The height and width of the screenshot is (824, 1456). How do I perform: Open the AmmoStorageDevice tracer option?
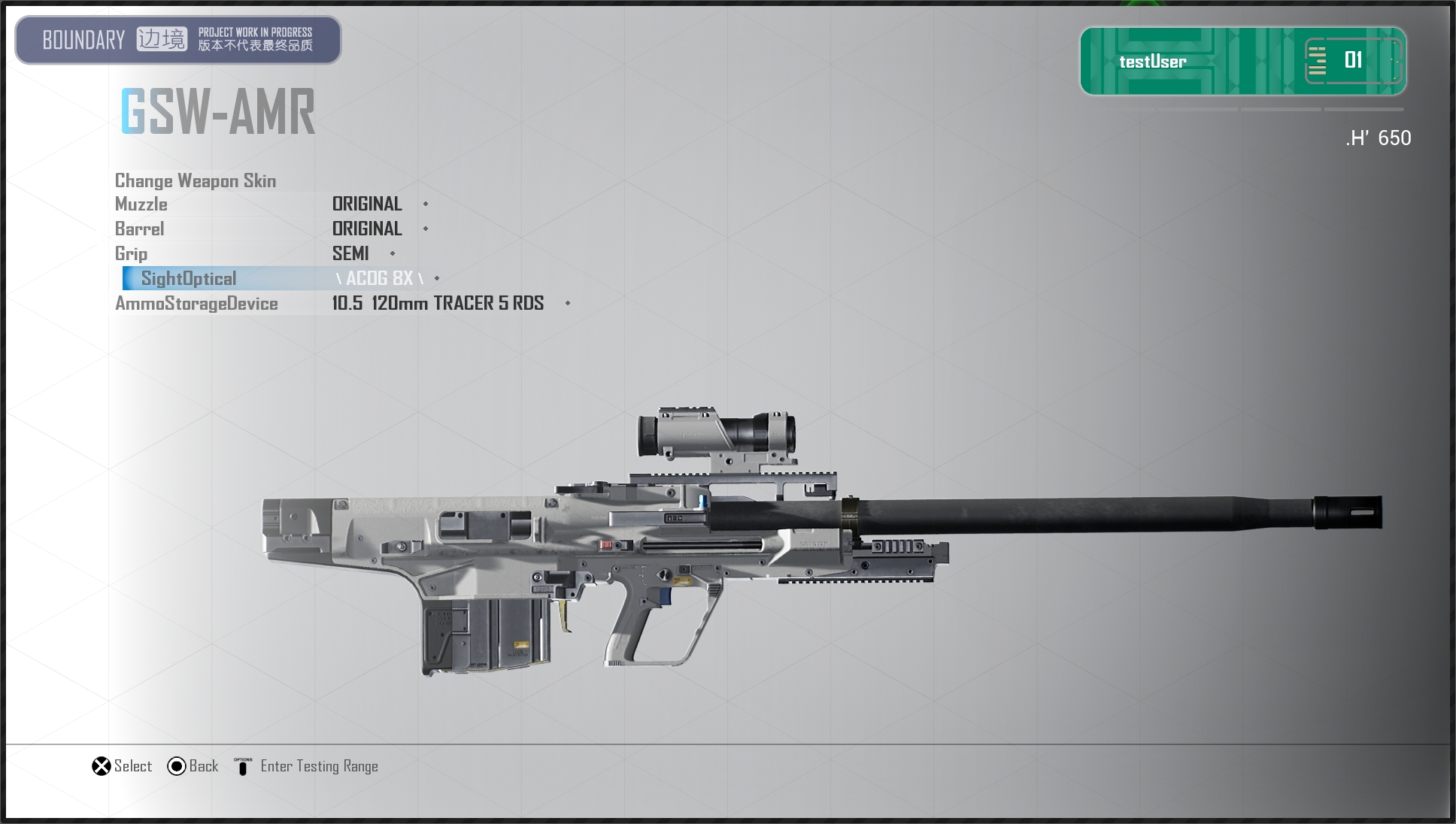point(437,303)
